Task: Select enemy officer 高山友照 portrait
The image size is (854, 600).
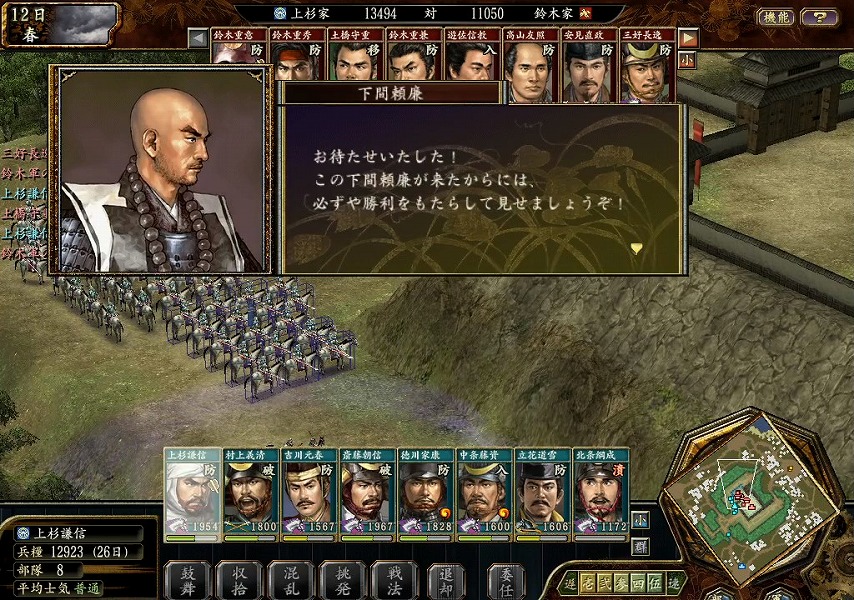Action: [x=530, y=66]
